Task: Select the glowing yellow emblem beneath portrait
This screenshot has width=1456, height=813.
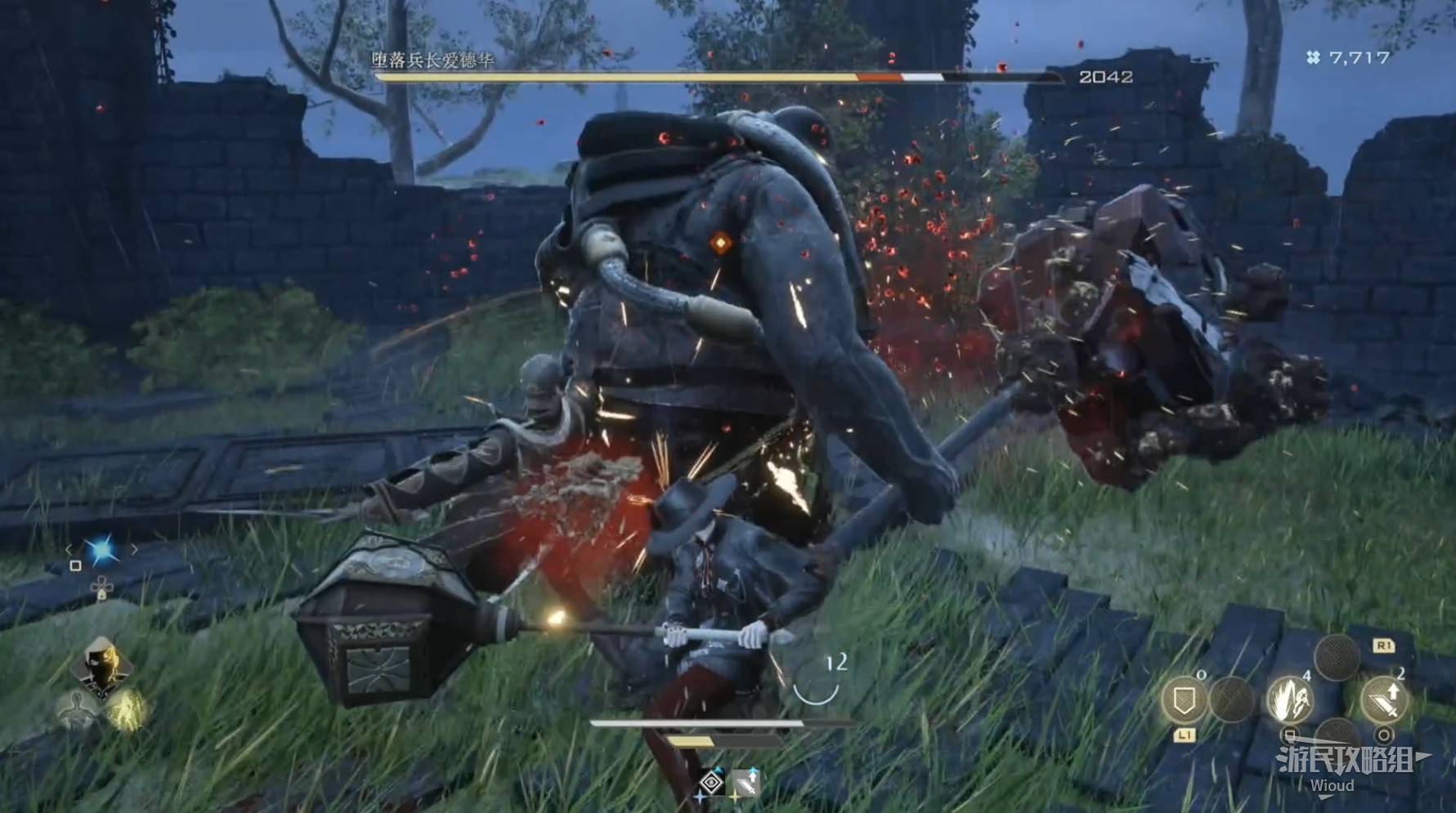Action: tap(126, 708)
